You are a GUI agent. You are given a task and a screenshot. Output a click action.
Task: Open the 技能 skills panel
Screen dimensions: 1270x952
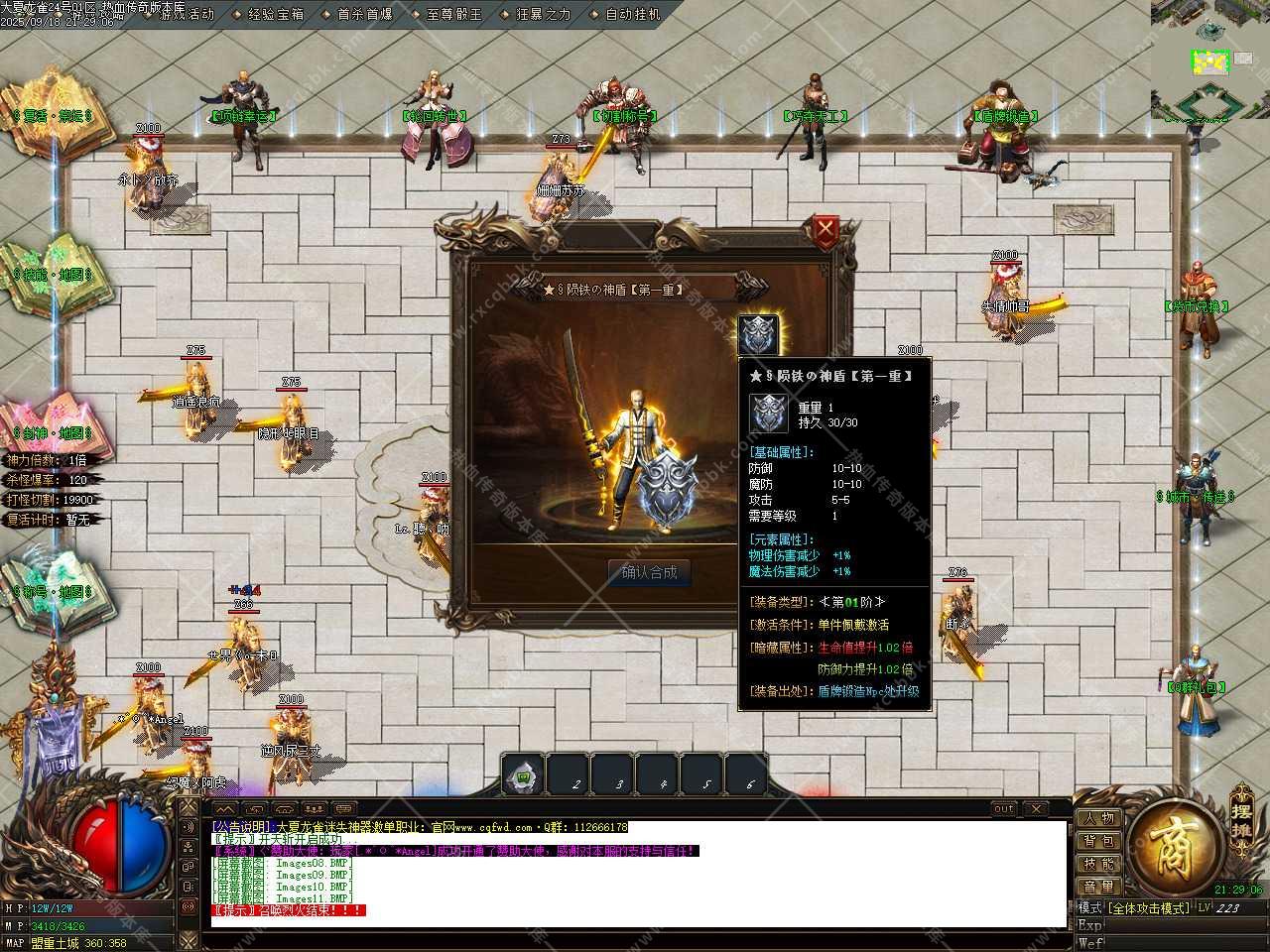1099,864
